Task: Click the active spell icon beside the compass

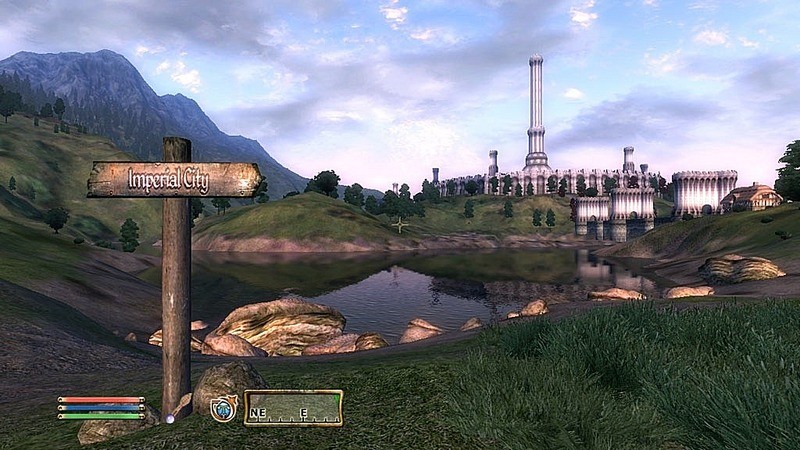Action: click(223, 408)
